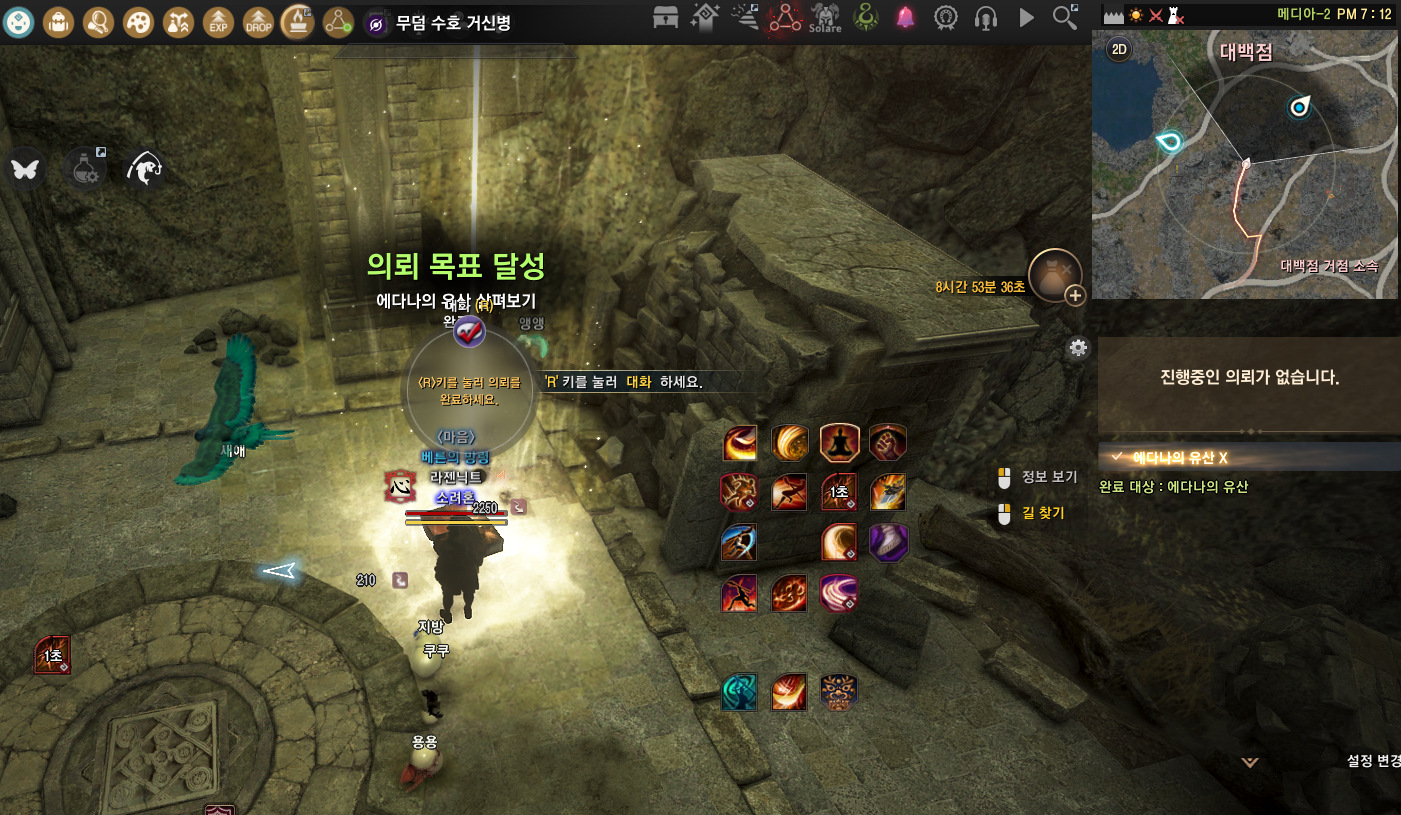This screenshot has width=1401, height=815.
Task: Open the quest tracker gear settings
Action: [1078, 348]
